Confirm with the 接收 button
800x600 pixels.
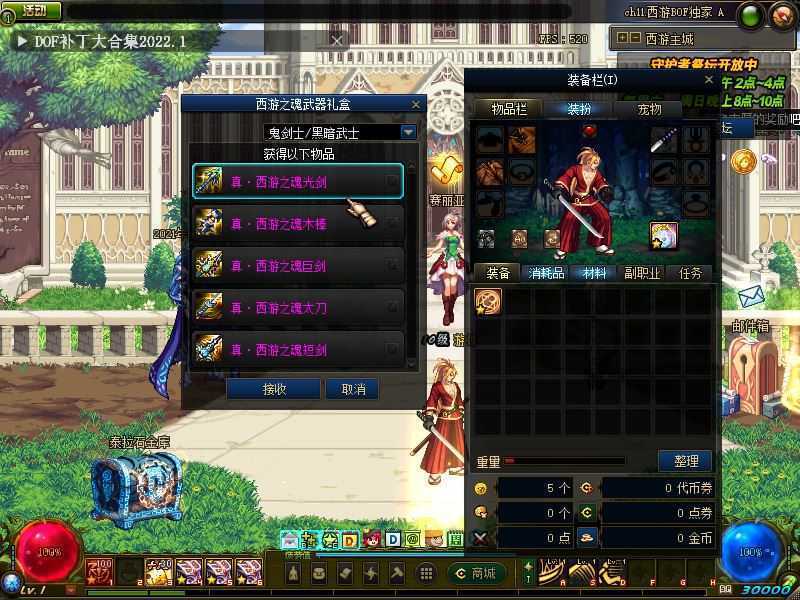274,388
